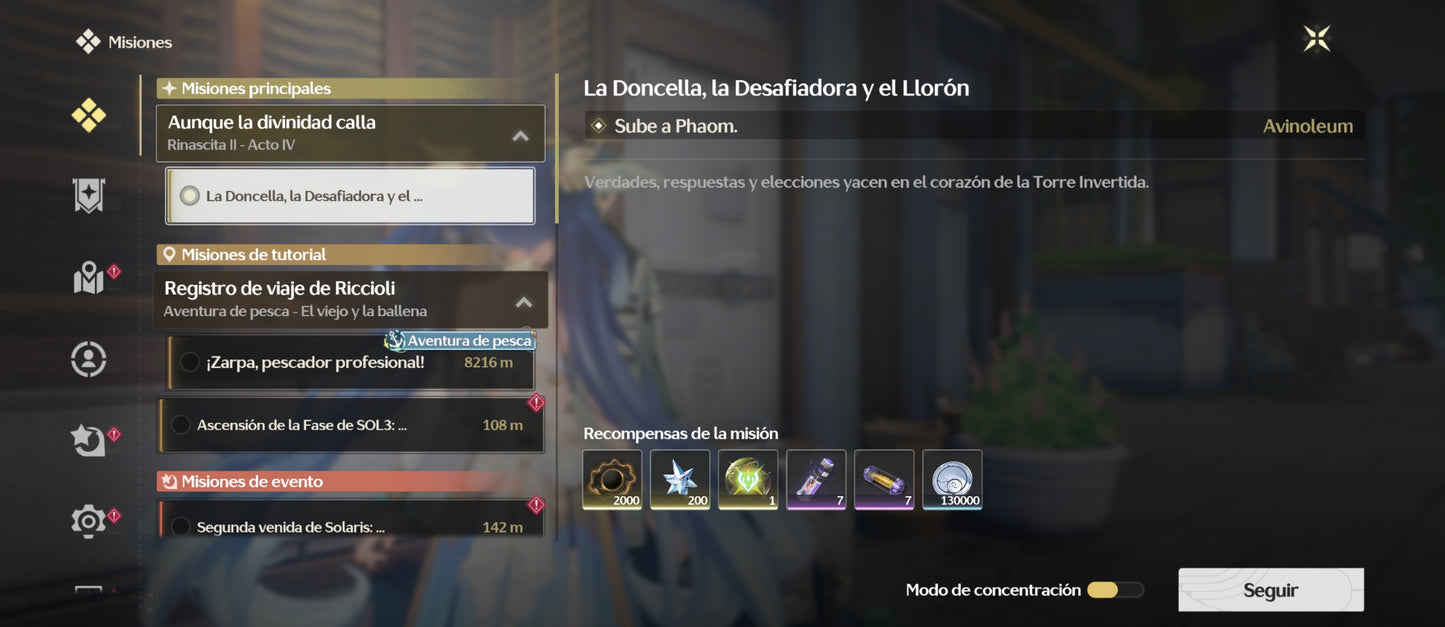Viewport: 1445px width, 627px height.
Task: Switch to the shield banner missions tab
Action: (x=89, y=196)
